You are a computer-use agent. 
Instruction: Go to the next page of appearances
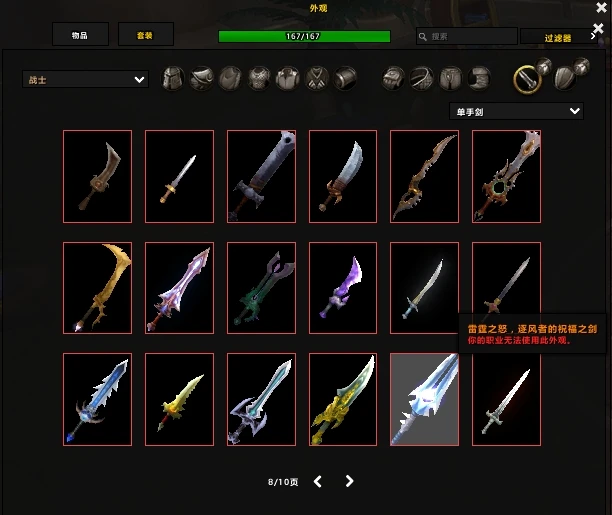click(x=349, y=481)
